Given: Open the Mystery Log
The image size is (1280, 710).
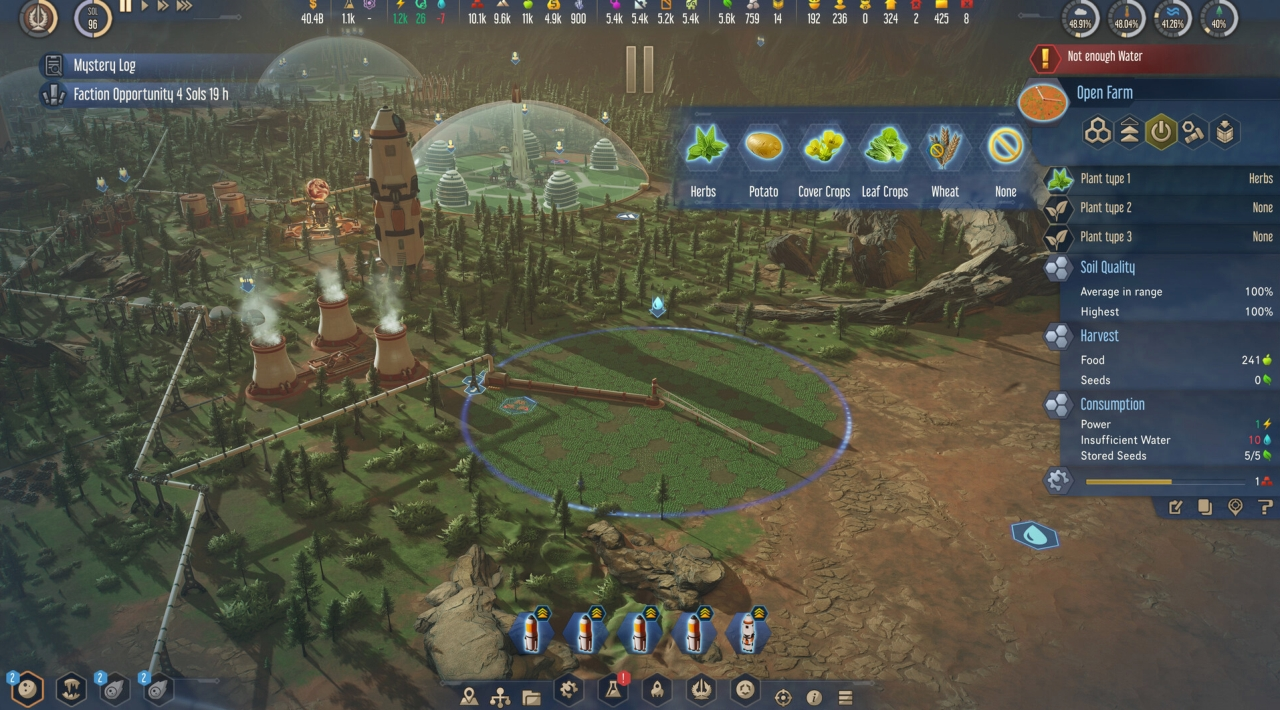Looking at the screenshot, I should (104, 66).
